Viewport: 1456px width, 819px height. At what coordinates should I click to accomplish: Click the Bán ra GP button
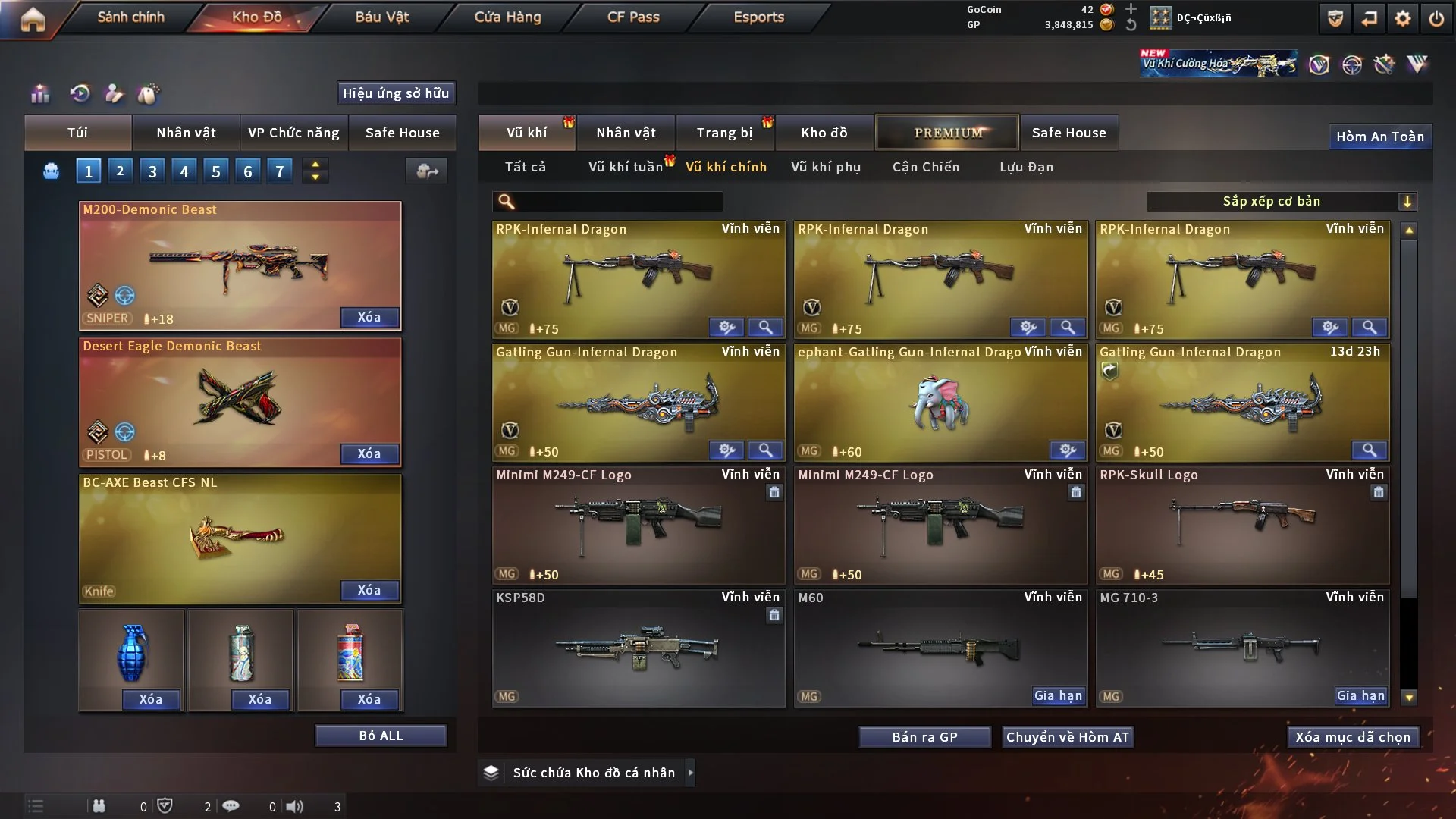coord(924,737)
